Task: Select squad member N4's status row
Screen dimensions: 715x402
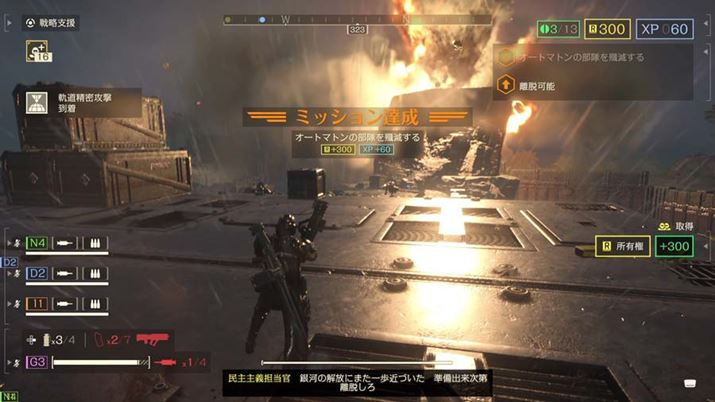Action: tap(60, 243)
